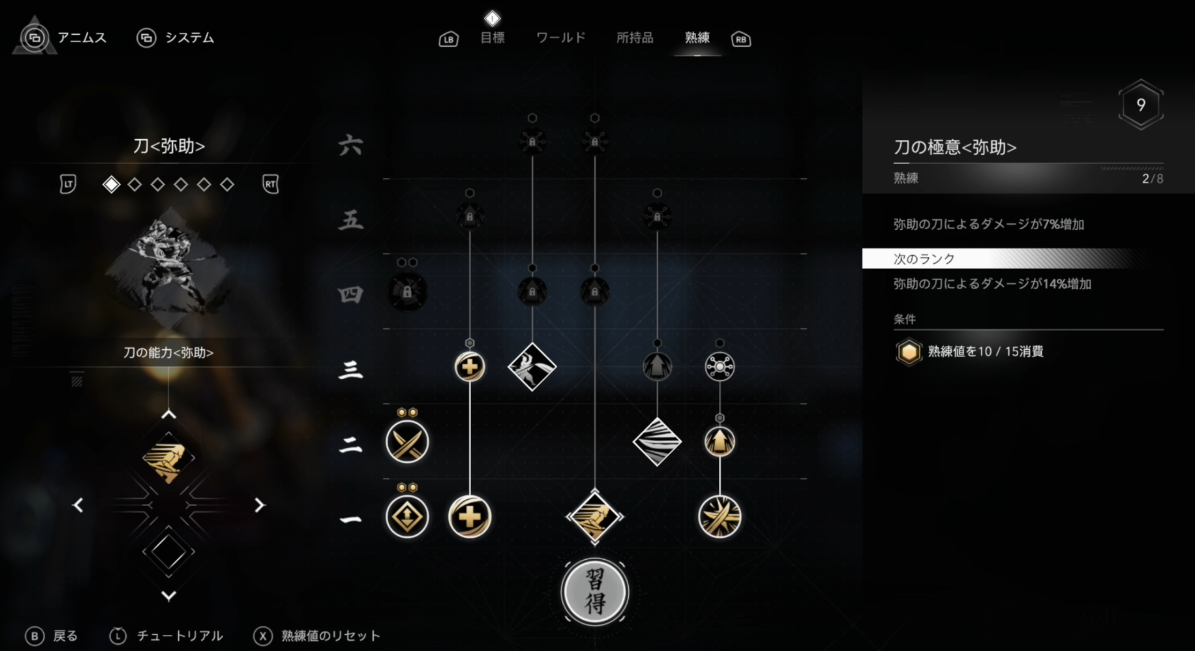Switch to the 目標 tab

click(x=491, y=38)
